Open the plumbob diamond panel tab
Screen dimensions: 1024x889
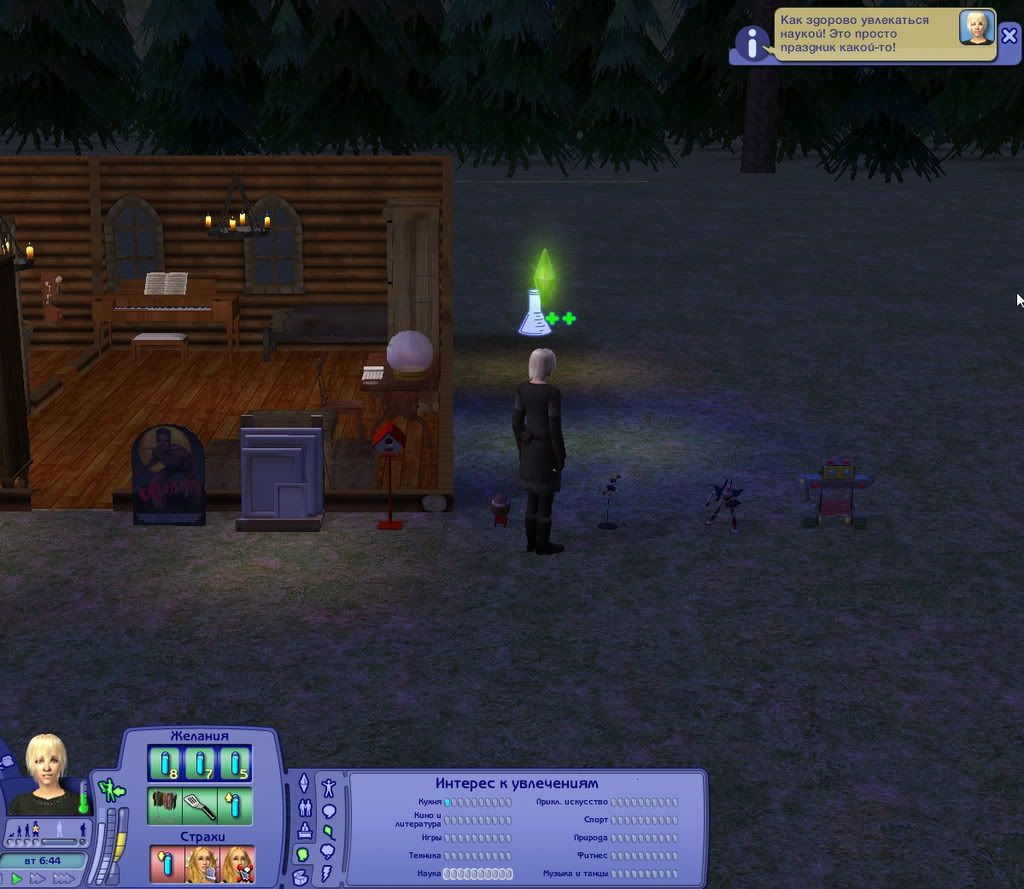[x=305, y=783]
